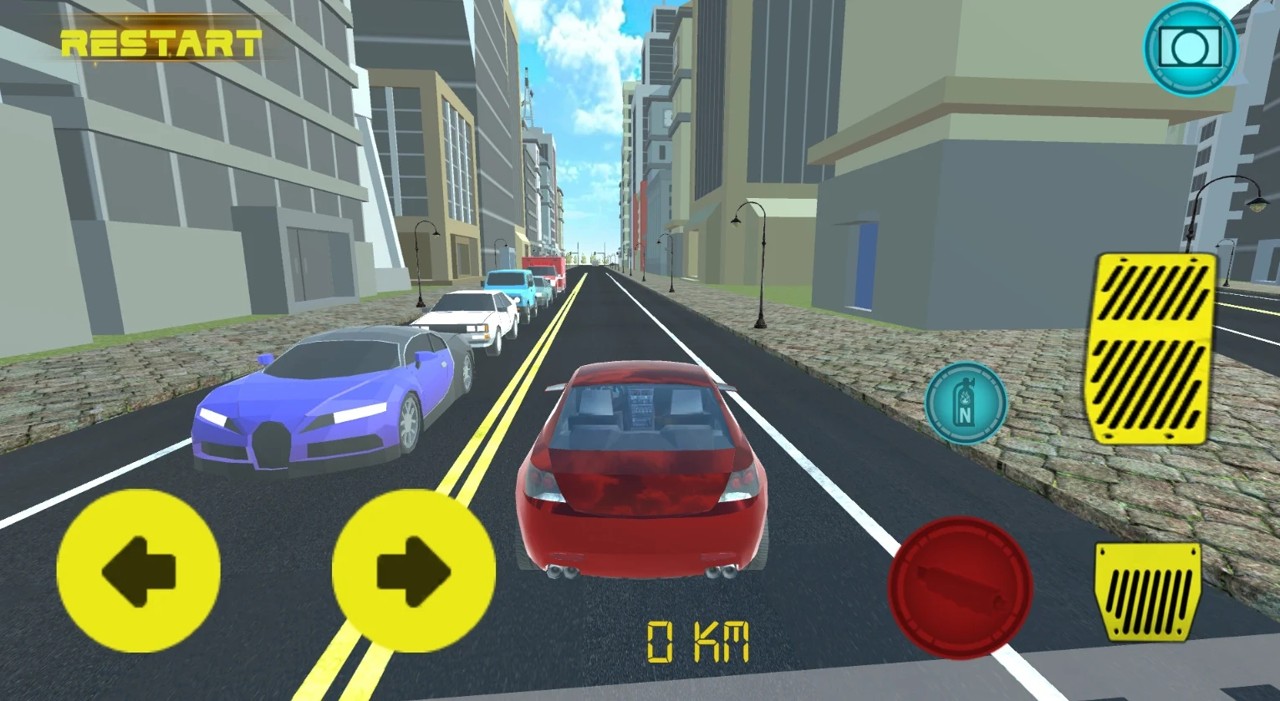The image size is (1280, 701).
Task: Steer right with the yellow arrow
Action: [x=413, y=571]
